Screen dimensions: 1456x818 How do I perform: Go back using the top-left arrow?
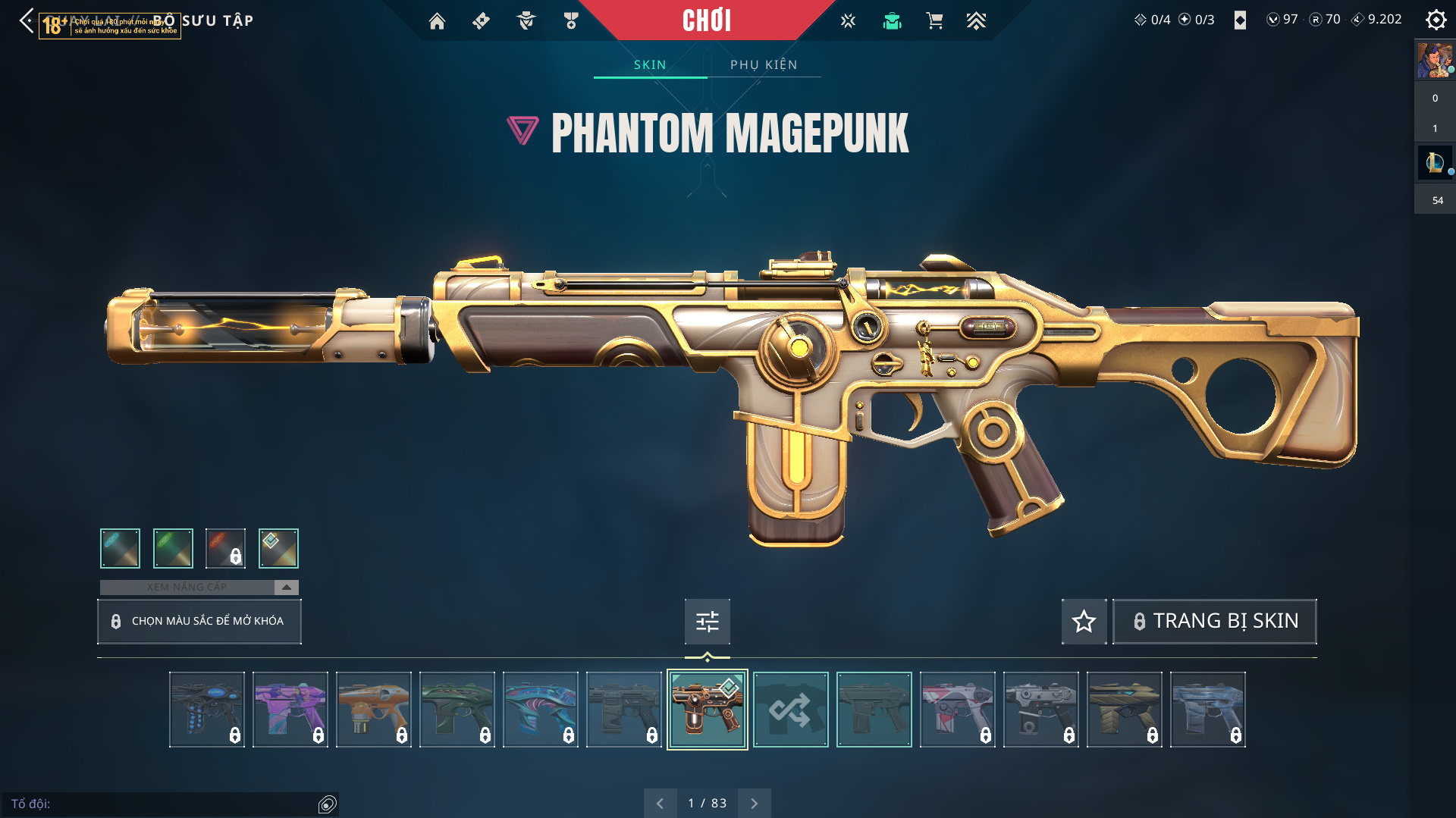click(x=27, y=20)
